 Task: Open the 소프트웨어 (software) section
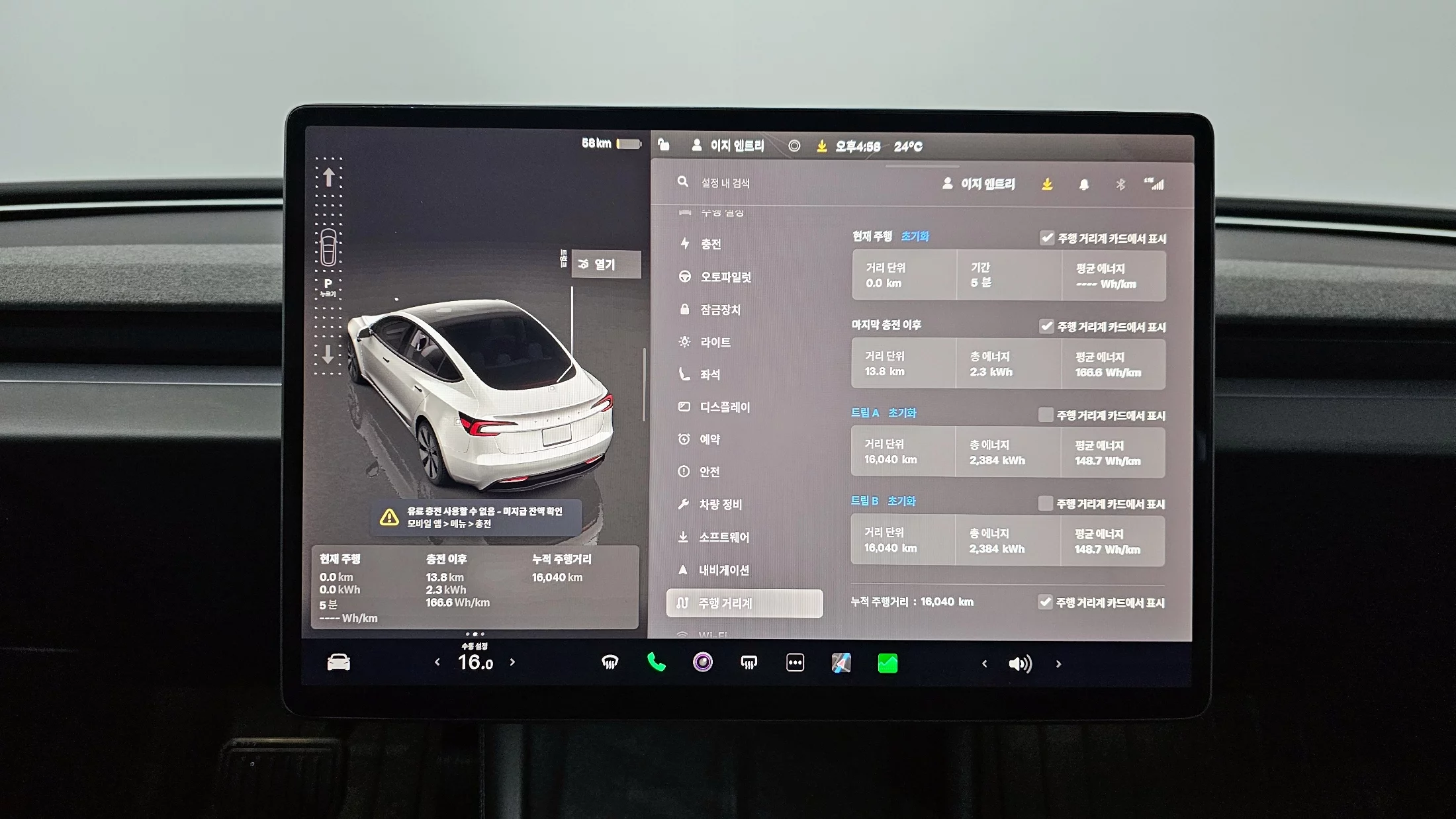(x=724, y=537)
